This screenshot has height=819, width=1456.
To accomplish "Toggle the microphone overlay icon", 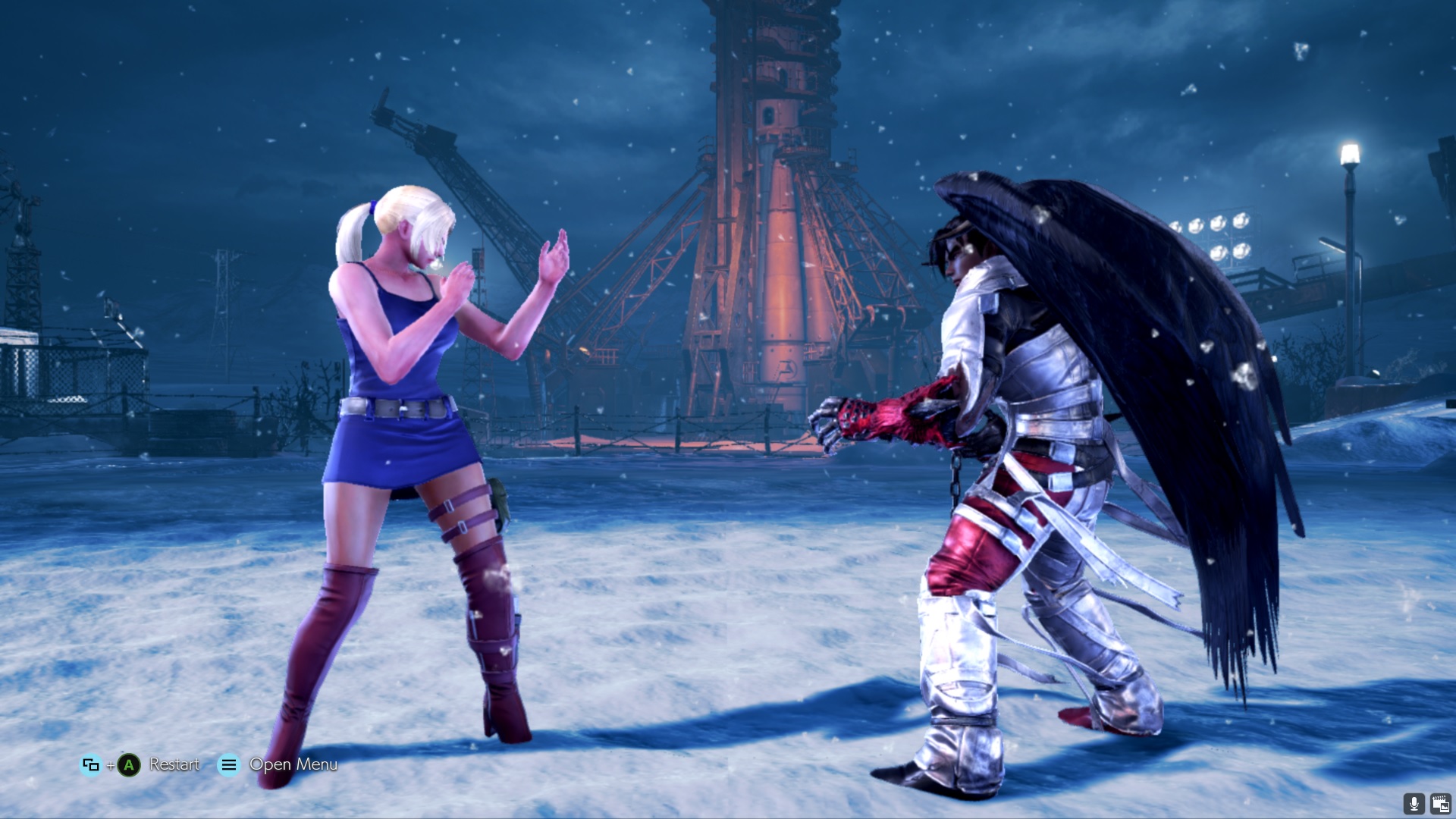I will (1414, 804).
